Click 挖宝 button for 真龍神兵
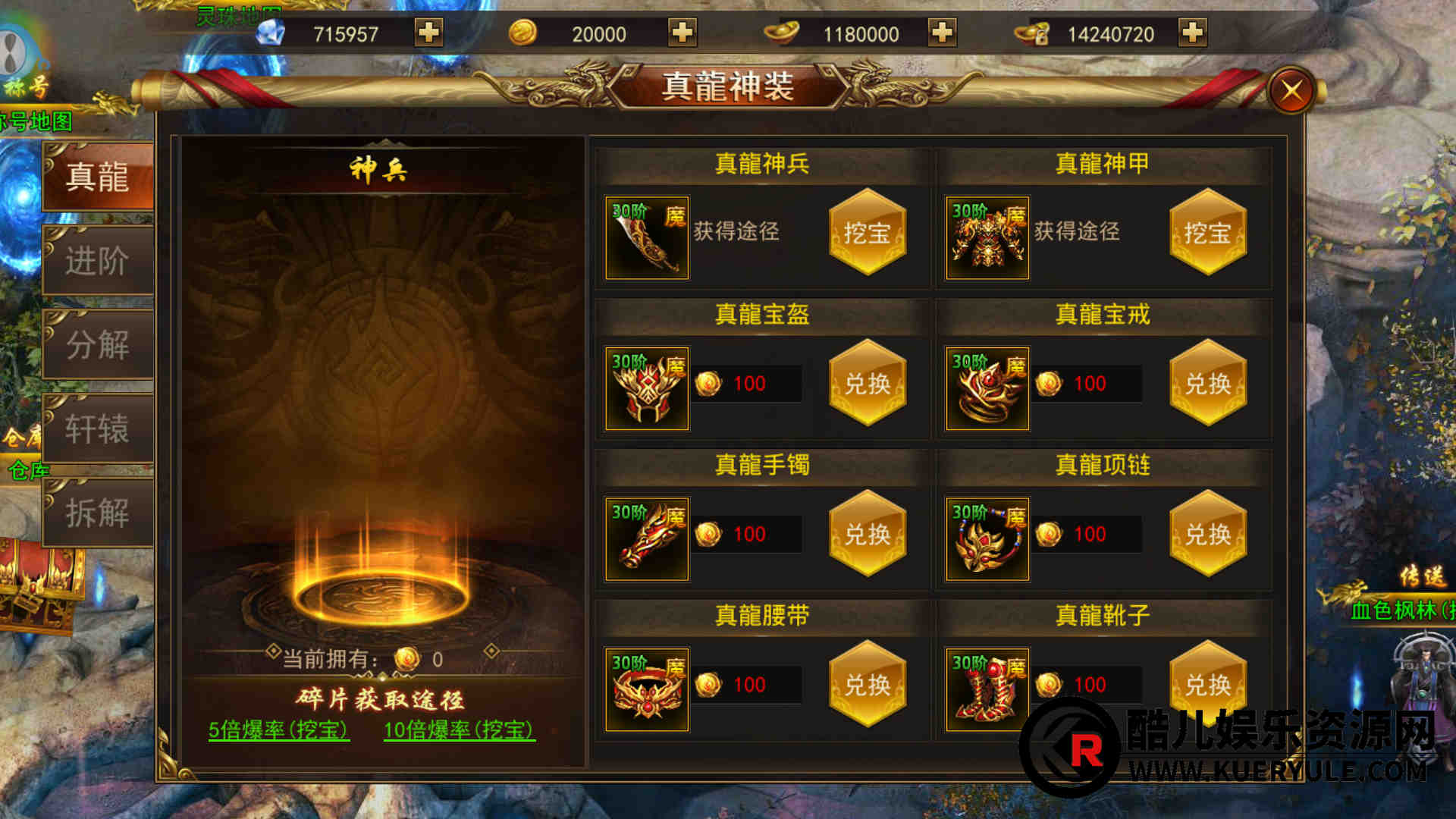The height and width of the screenshot is (819, 1456). click(868, 233)
